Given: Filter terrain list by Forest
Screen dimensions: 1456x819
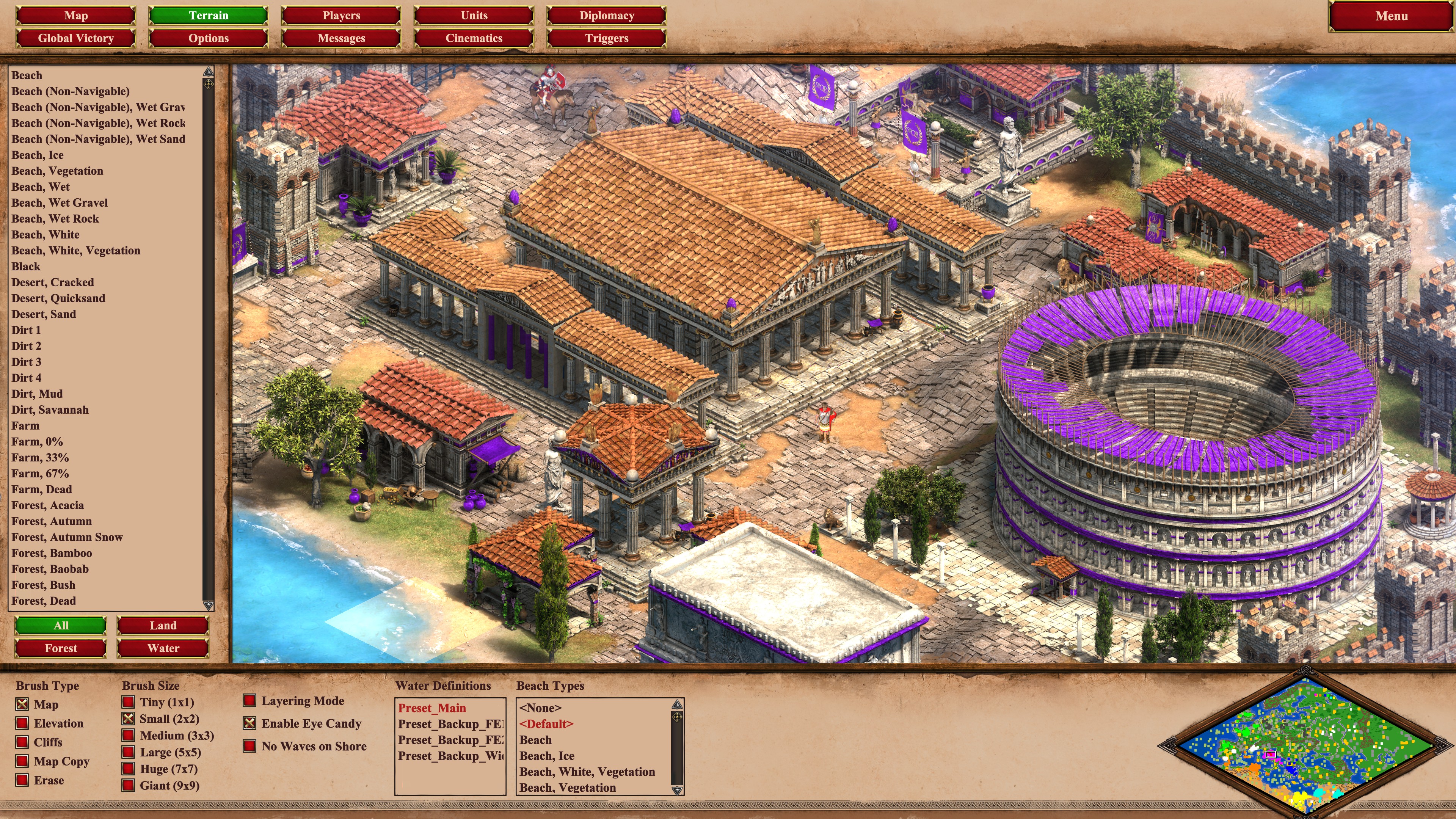Looking at the screenshot, I should pos(61,648).
